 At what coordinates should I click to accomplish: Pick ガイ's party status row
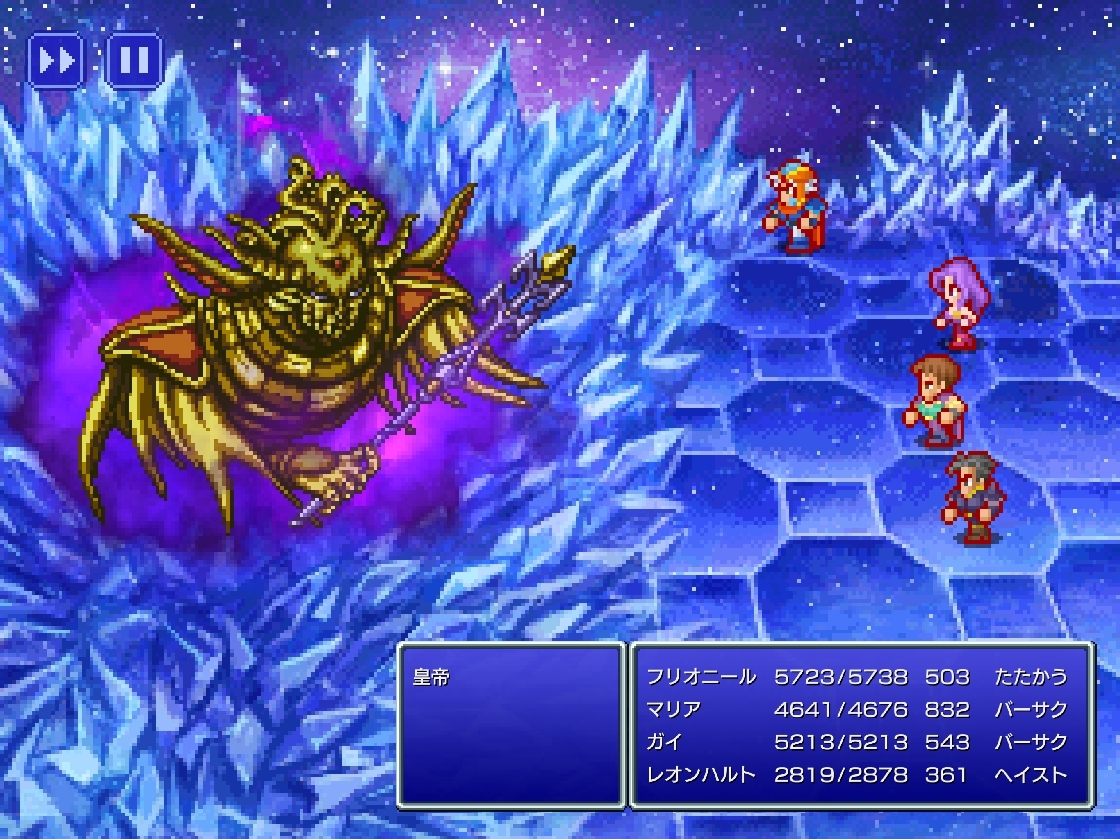(860, 742)
